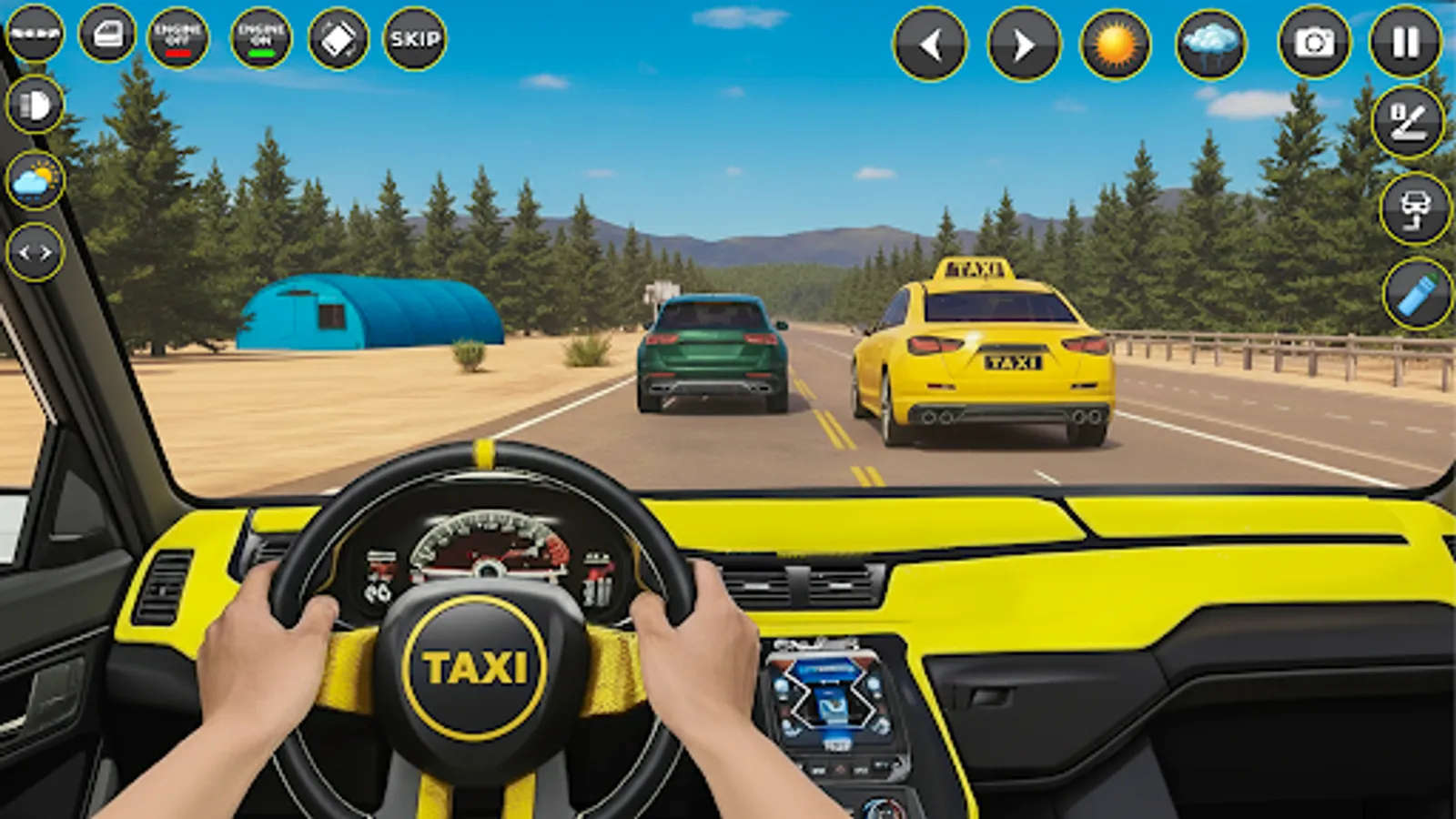Toggle Engine Off

point(178,36)
